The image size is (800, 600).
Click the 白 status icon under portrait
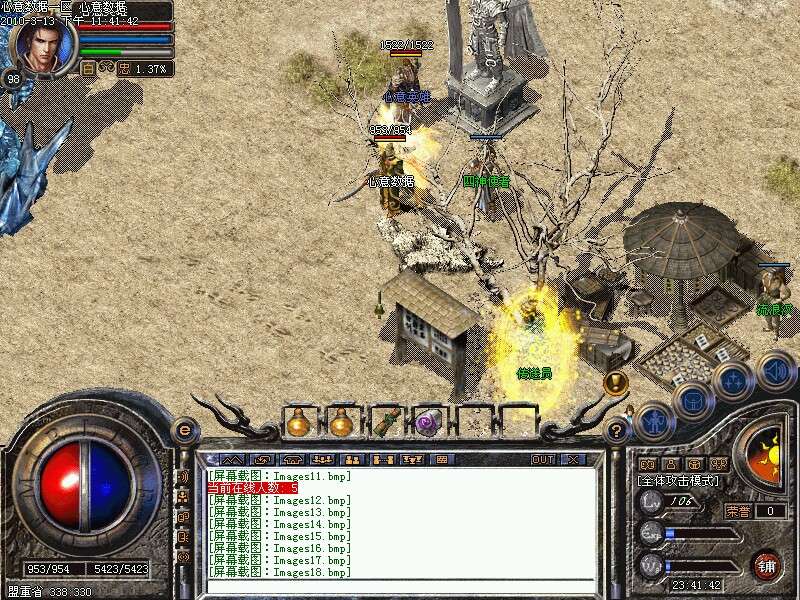coord(87,69)
